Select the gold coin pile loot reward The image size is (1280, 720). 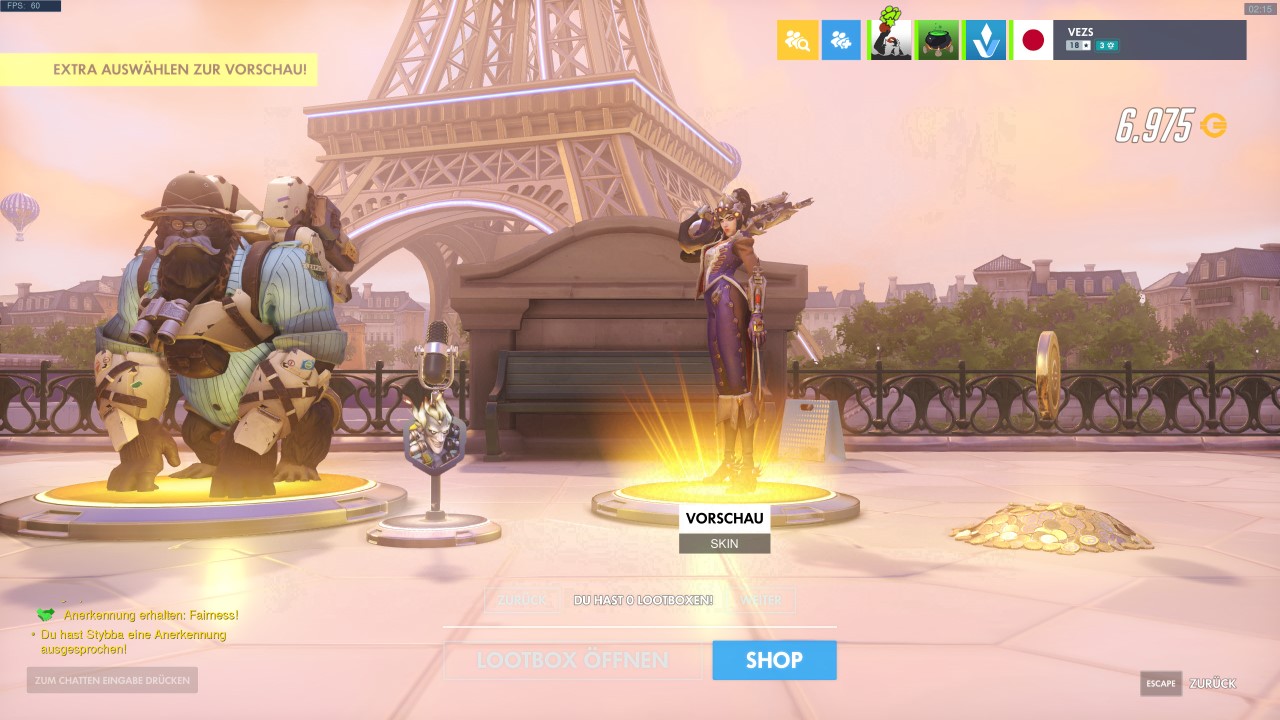pyautogui.click(x=1050, y=525)
